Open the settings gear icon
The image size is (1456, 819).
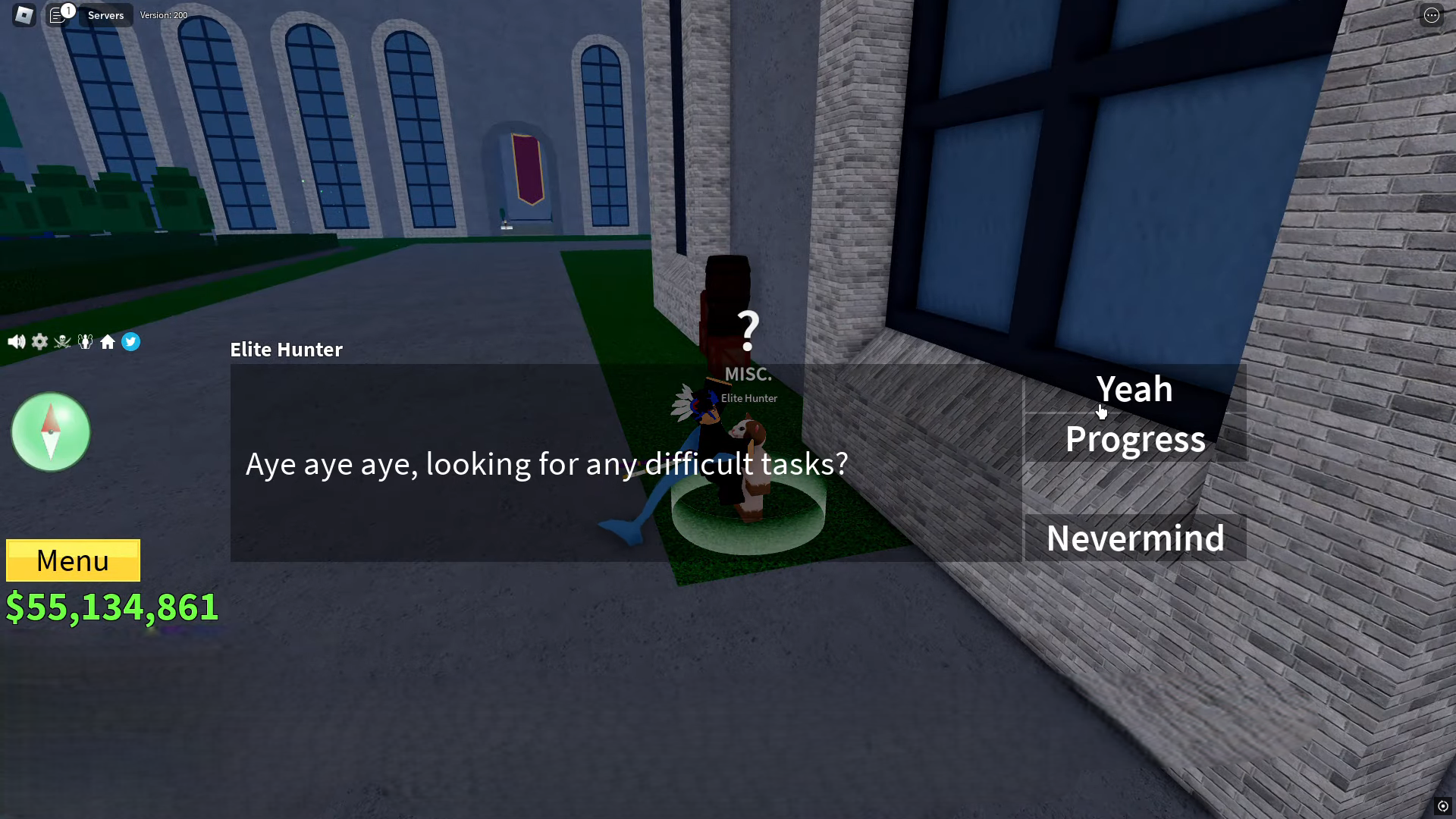click(39, 341)
